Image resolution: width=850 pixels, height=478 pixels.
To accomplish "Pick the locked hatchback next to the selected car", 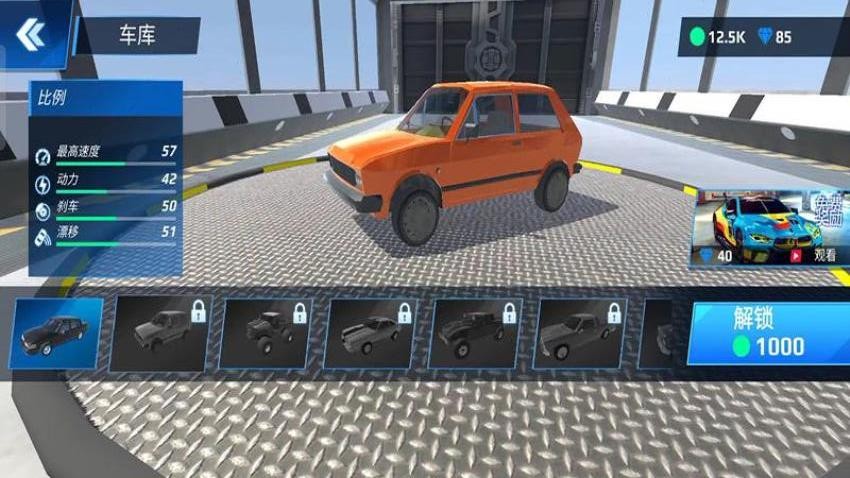I will click(x=162, y=333).
